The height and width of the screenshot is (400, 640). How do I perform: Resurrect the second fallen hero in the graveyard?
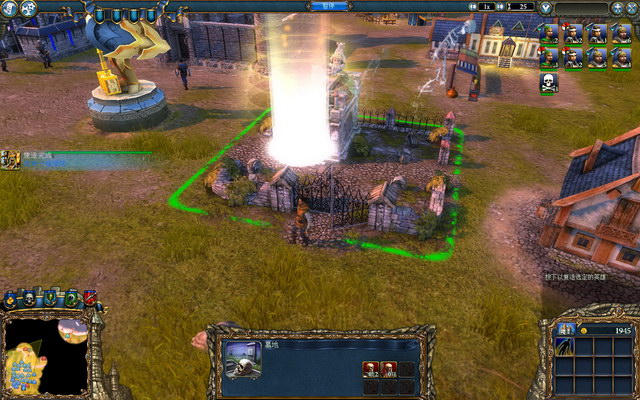tap(388, 369)
